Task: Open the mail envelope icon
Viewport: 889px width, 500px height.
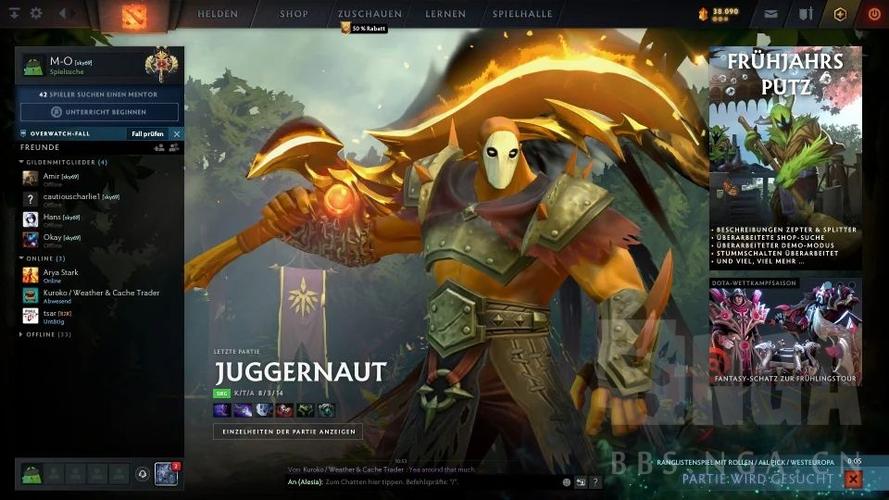Action: [x=771, y=15]
